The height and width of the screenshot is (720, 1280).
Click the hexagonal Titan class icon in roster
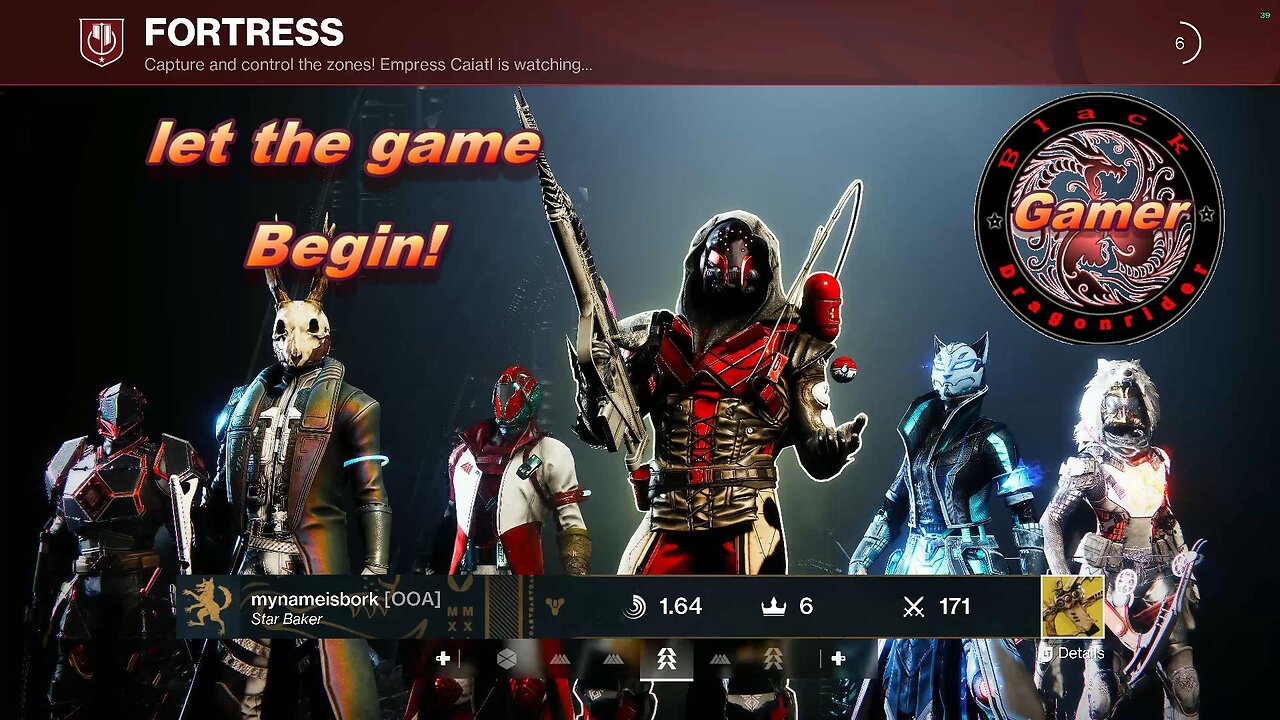507,658
